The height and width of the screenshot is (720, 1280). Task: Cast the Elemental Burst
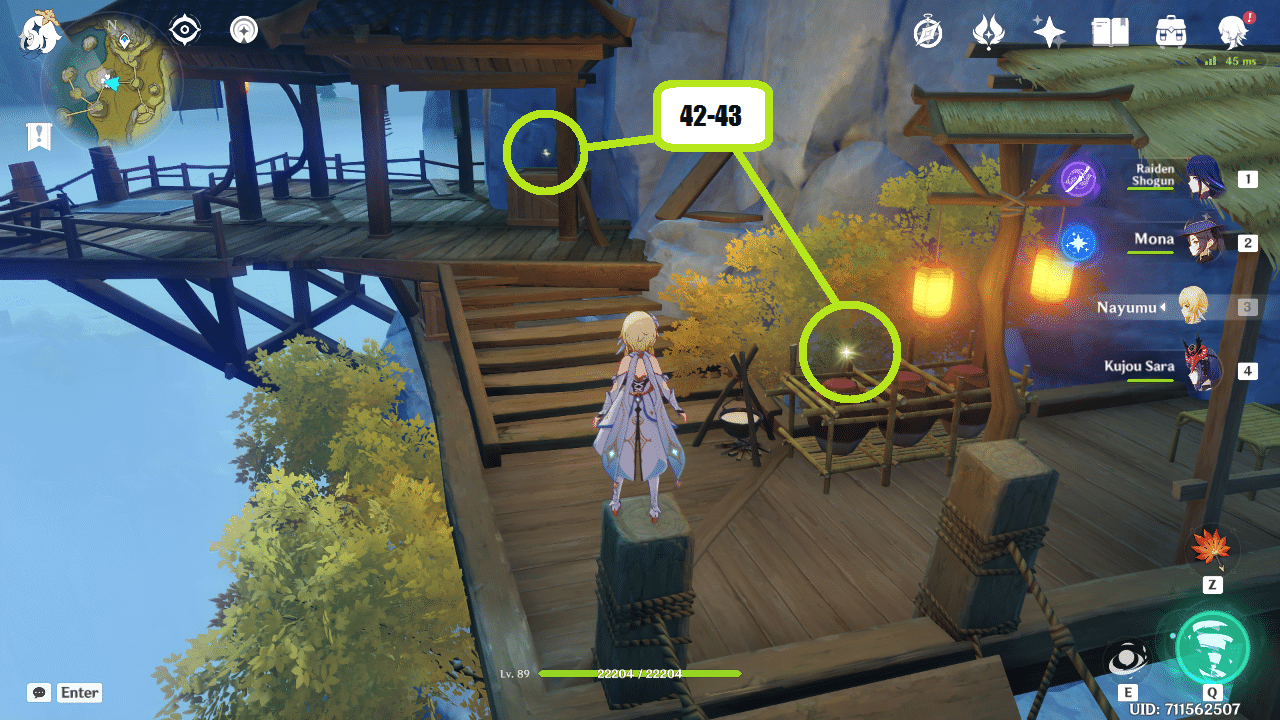[1212, 650]
